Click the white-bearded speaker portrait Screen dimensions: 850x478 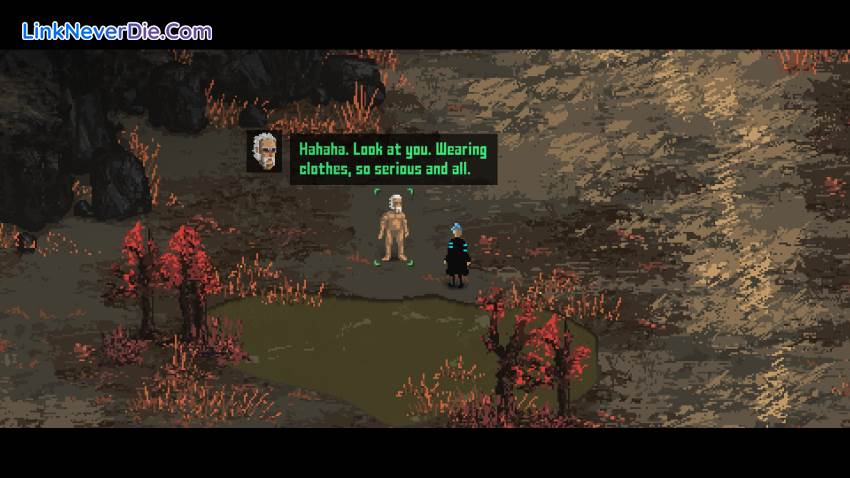point(265,151)
